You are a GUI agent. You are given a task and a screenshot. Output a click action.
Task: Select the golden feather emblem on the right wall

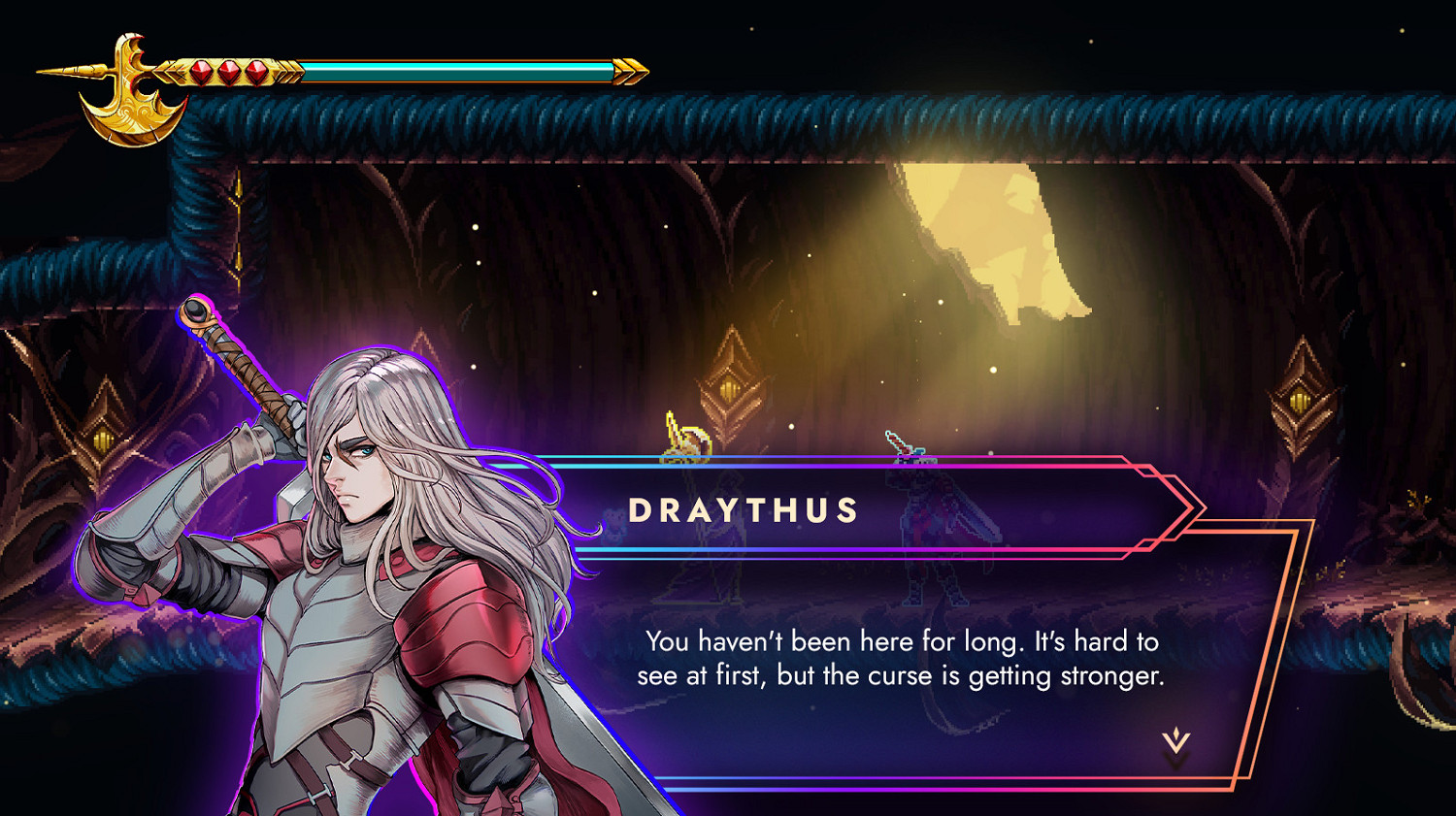pos(1299,401)
